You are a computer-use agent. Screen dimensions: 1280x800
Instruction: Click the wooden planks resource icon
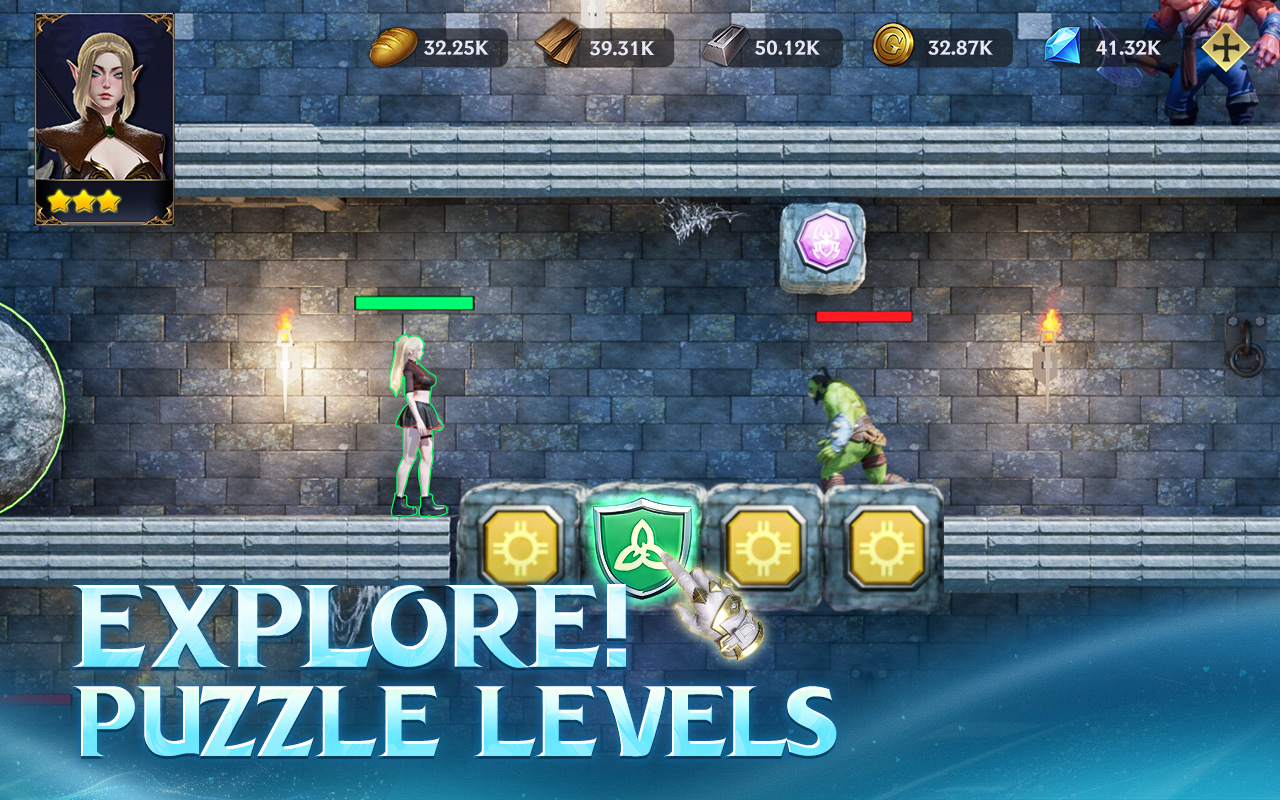(556, 44)
